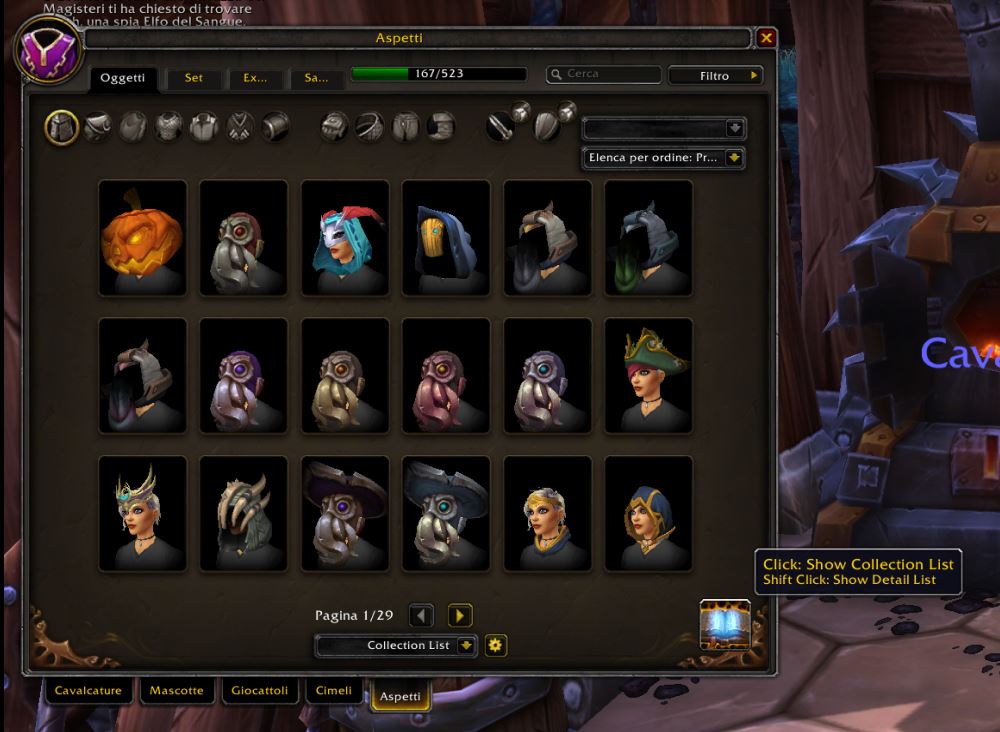Viewport: 1000px width, 732px height.
Task: Close the Aspetti window
Action: pyautogui.click(x=767, y=38)
